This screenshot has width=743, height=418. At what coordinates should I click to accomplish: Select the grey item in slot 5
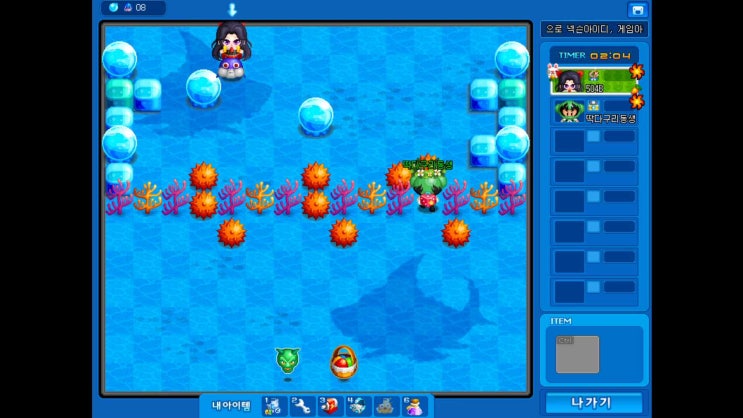click(x=385, y=405)
